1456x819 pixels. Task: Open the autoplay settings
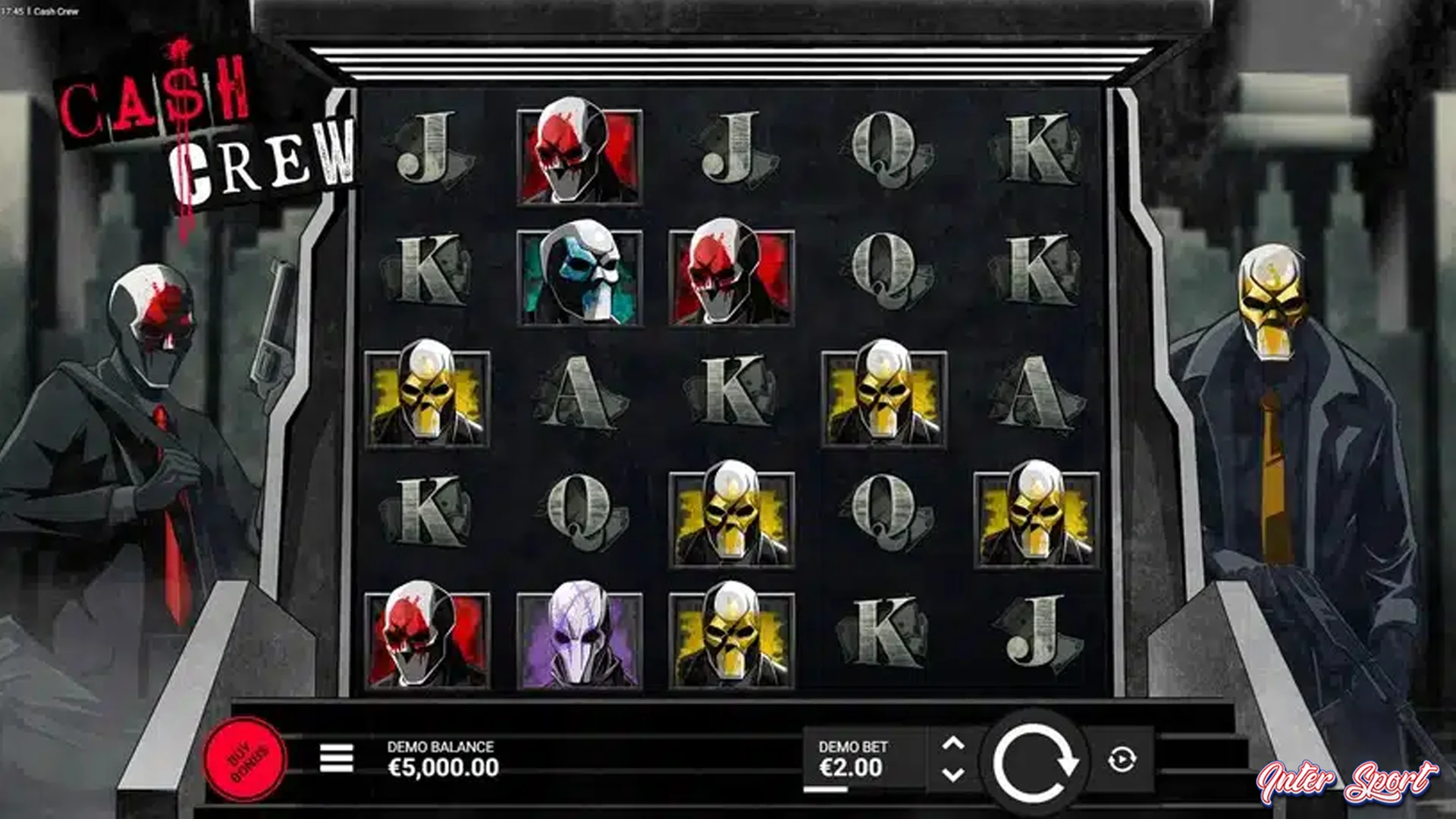pyautogui.click(x=1122, y=759)
